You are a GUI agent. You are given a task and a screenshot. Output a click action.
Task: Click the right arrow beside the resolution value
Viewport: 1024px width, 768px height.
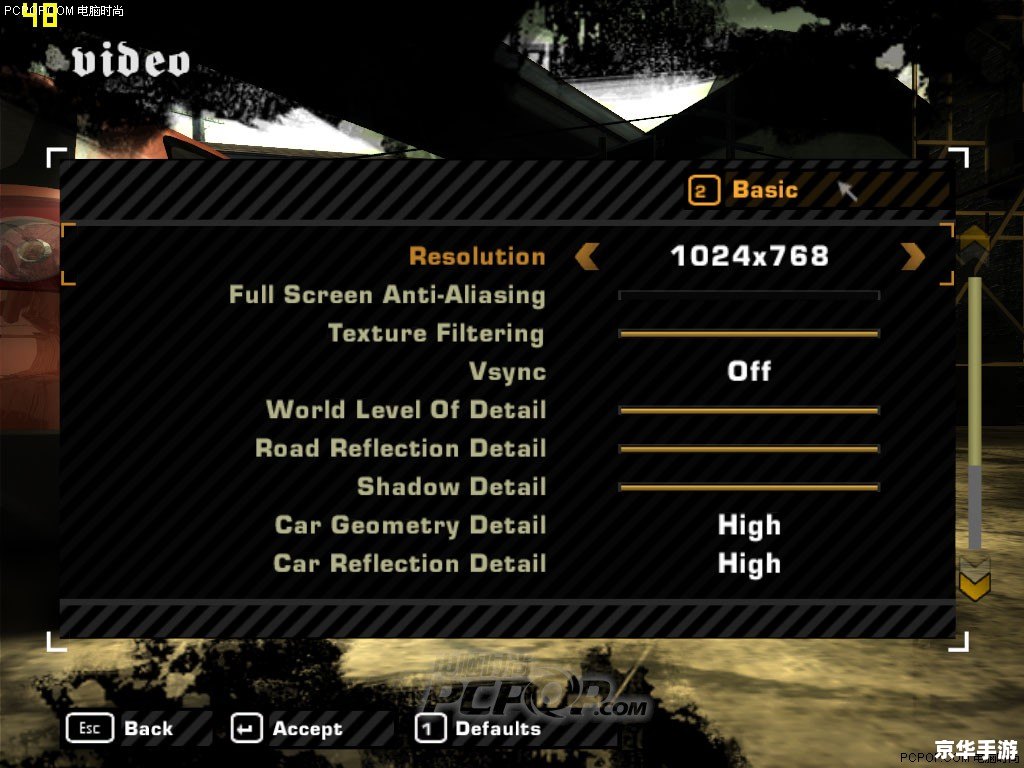click(x=913, y=256)
